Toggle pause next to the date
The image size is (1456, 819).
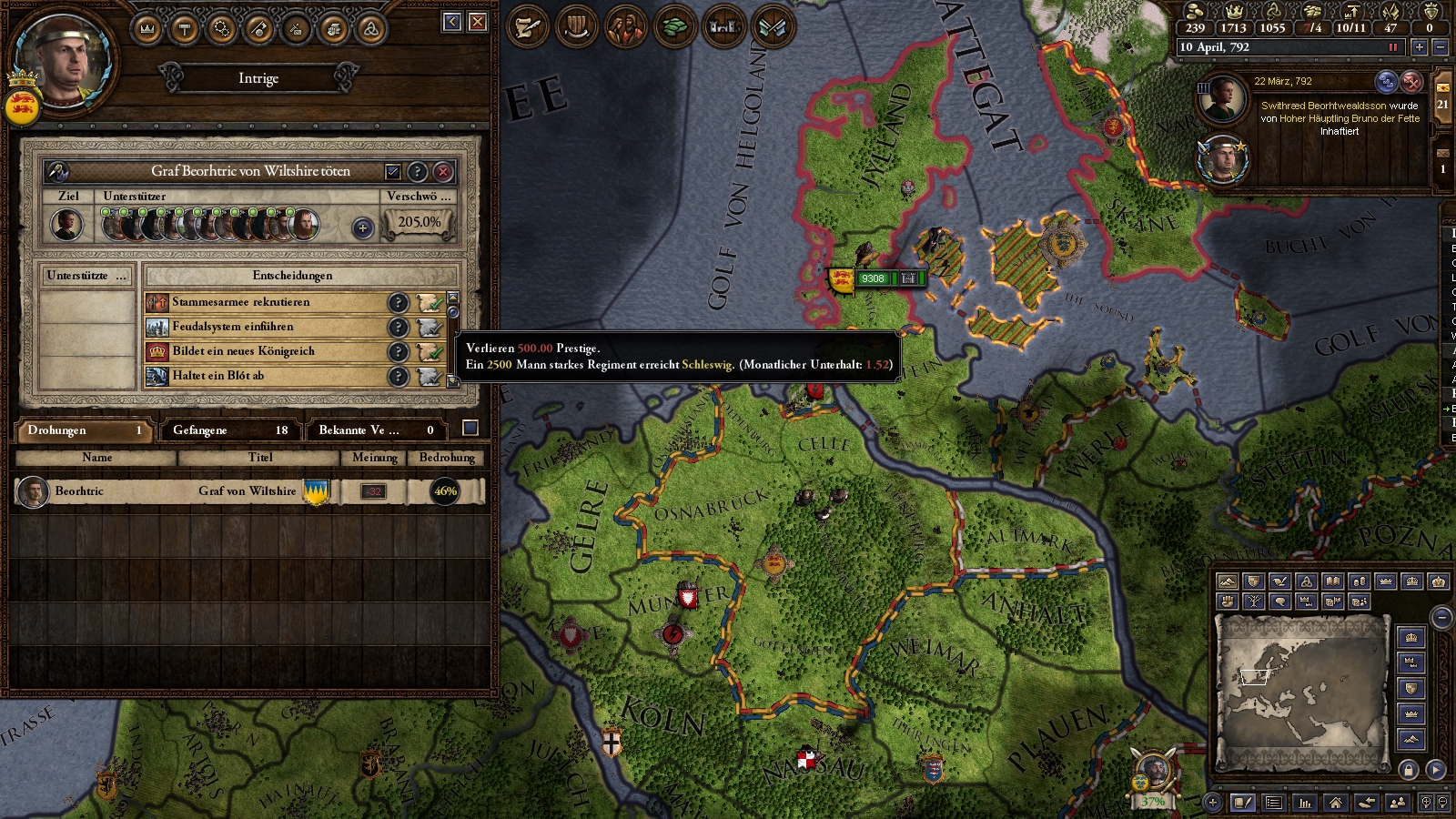1392,47
